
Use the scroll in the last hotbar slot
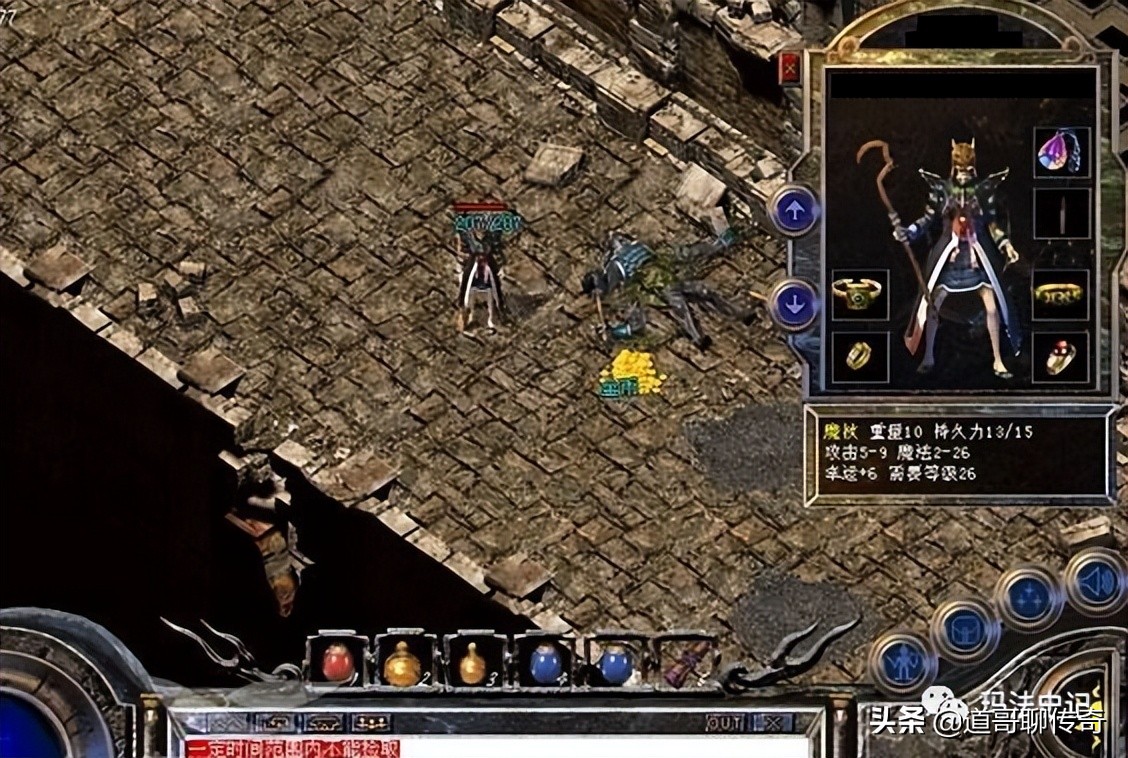pyautogui.click(x=688, y=662)
